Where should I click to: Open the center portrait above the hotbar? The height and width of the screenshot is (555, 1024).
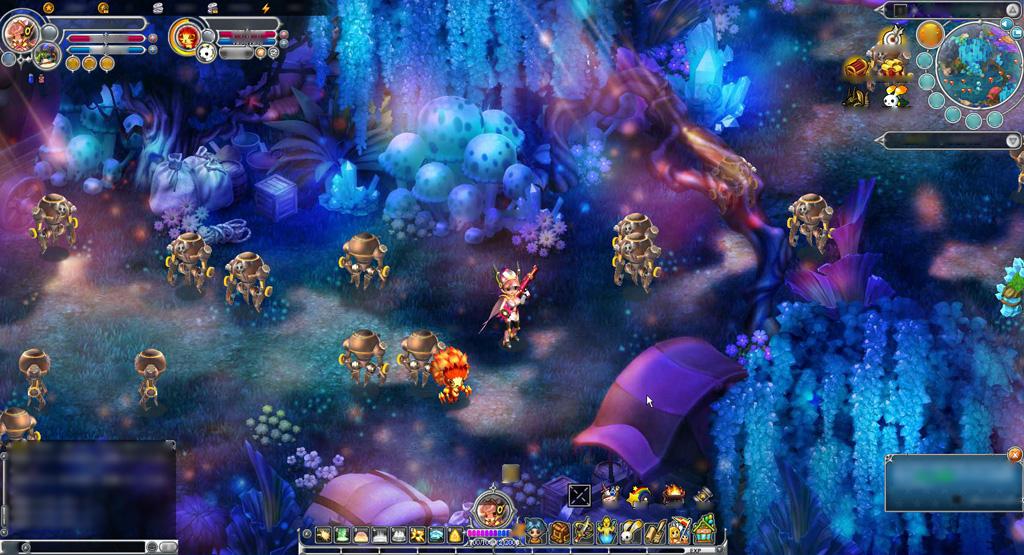coord(491,508)
